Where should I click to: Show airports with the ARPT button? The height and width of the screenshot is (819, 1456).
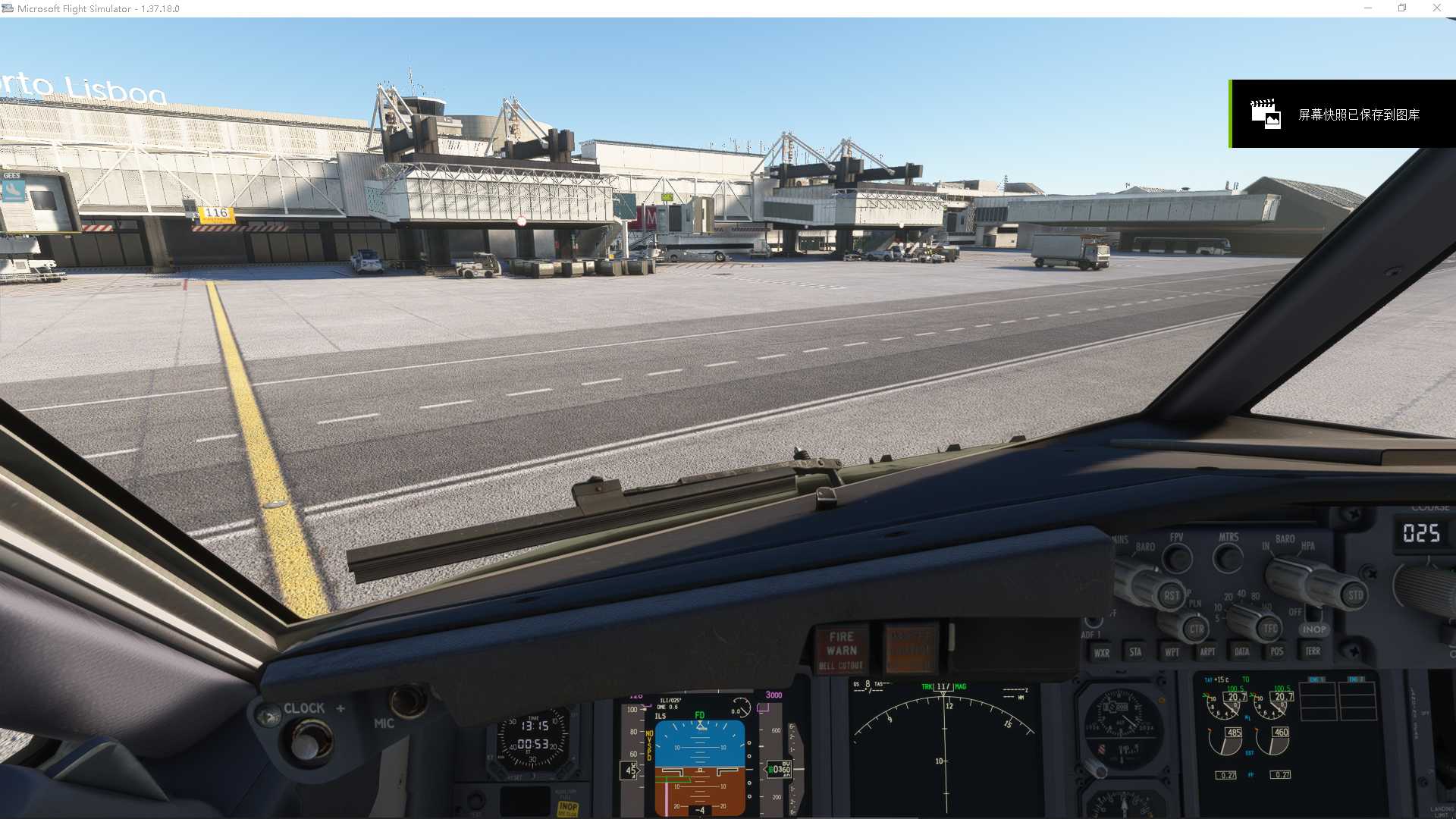1207,652
